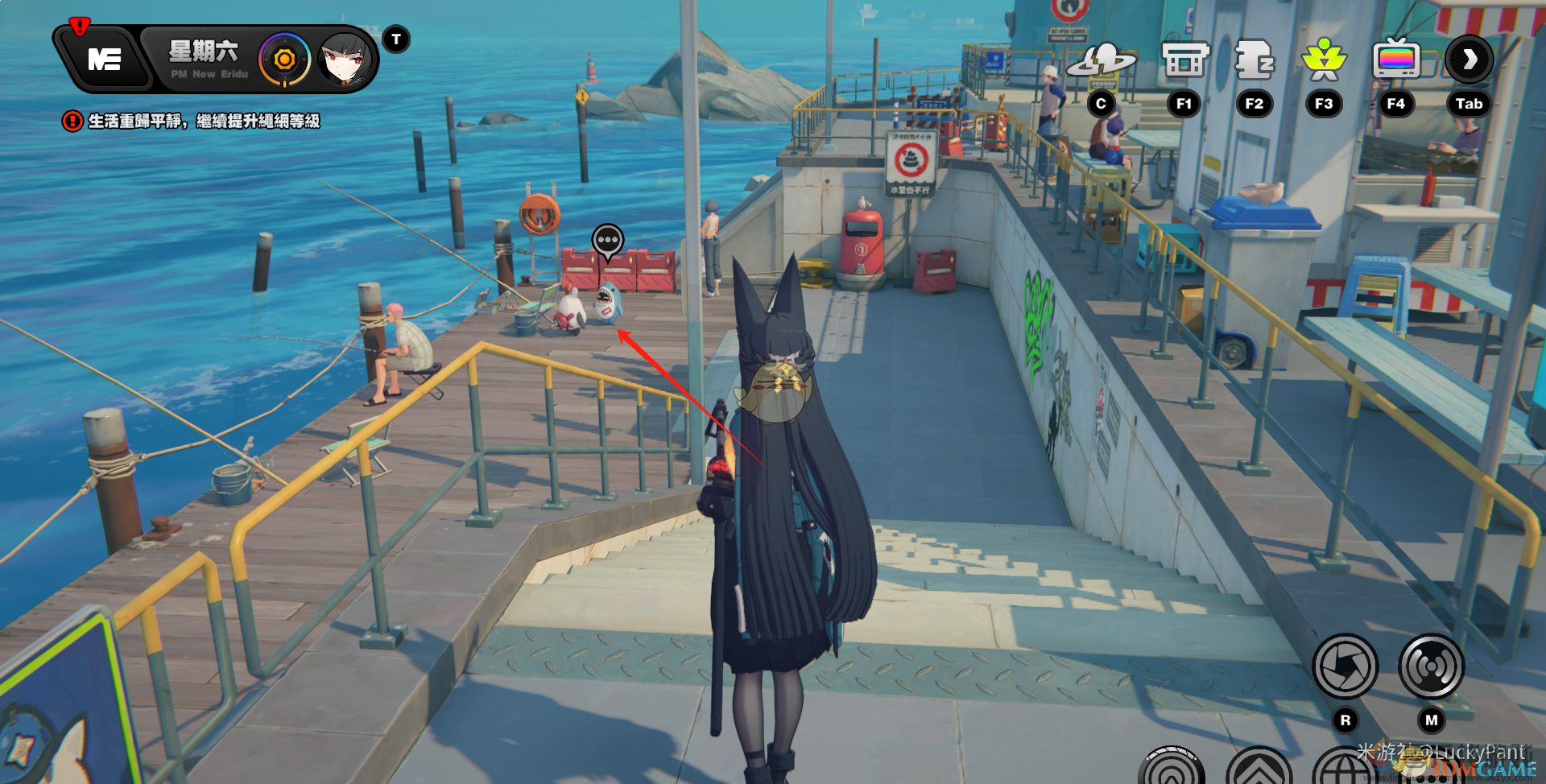Open the ringed planet icon menu
The height and width of the screenshot is (784, 1546).
(x=1101, y=60)
